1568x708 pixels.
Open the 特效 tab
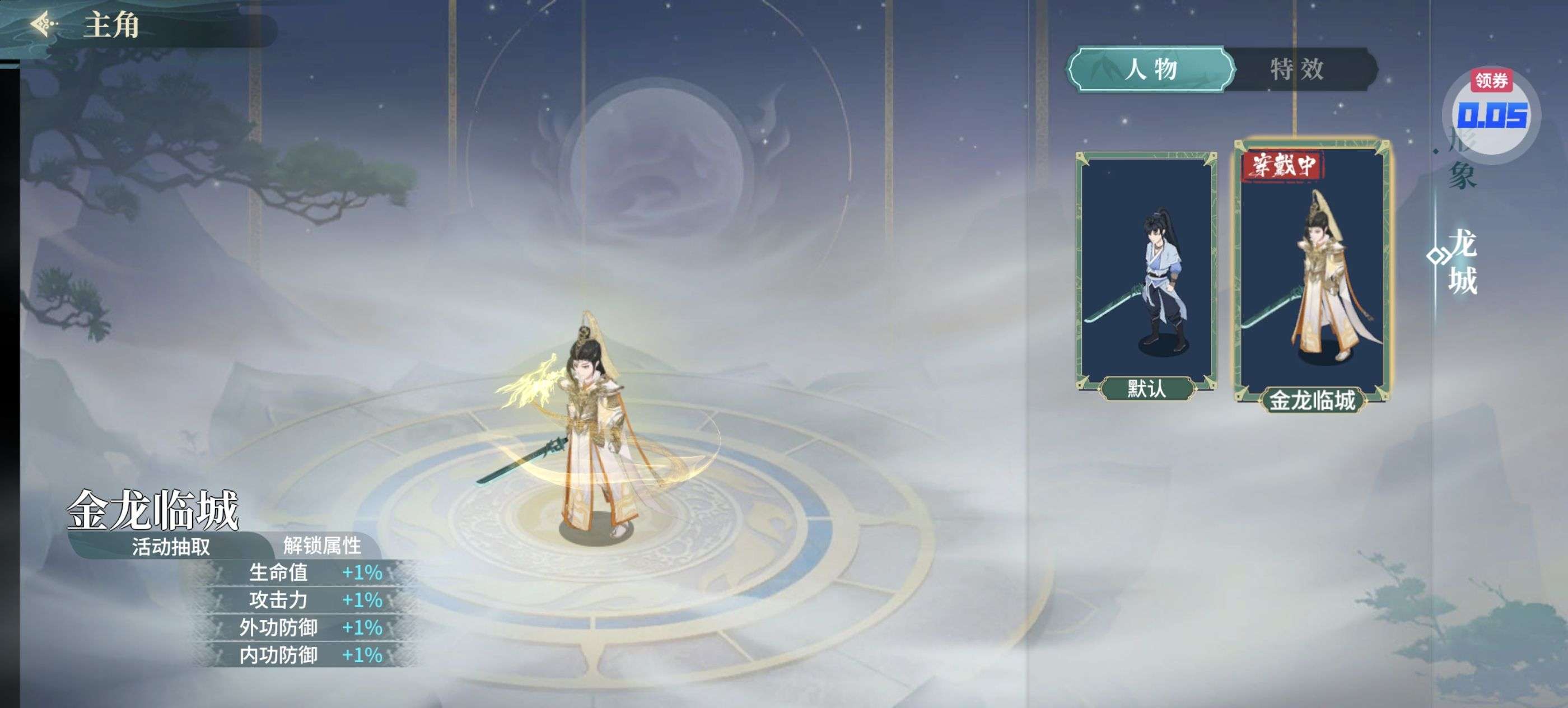click(1296, 69)
